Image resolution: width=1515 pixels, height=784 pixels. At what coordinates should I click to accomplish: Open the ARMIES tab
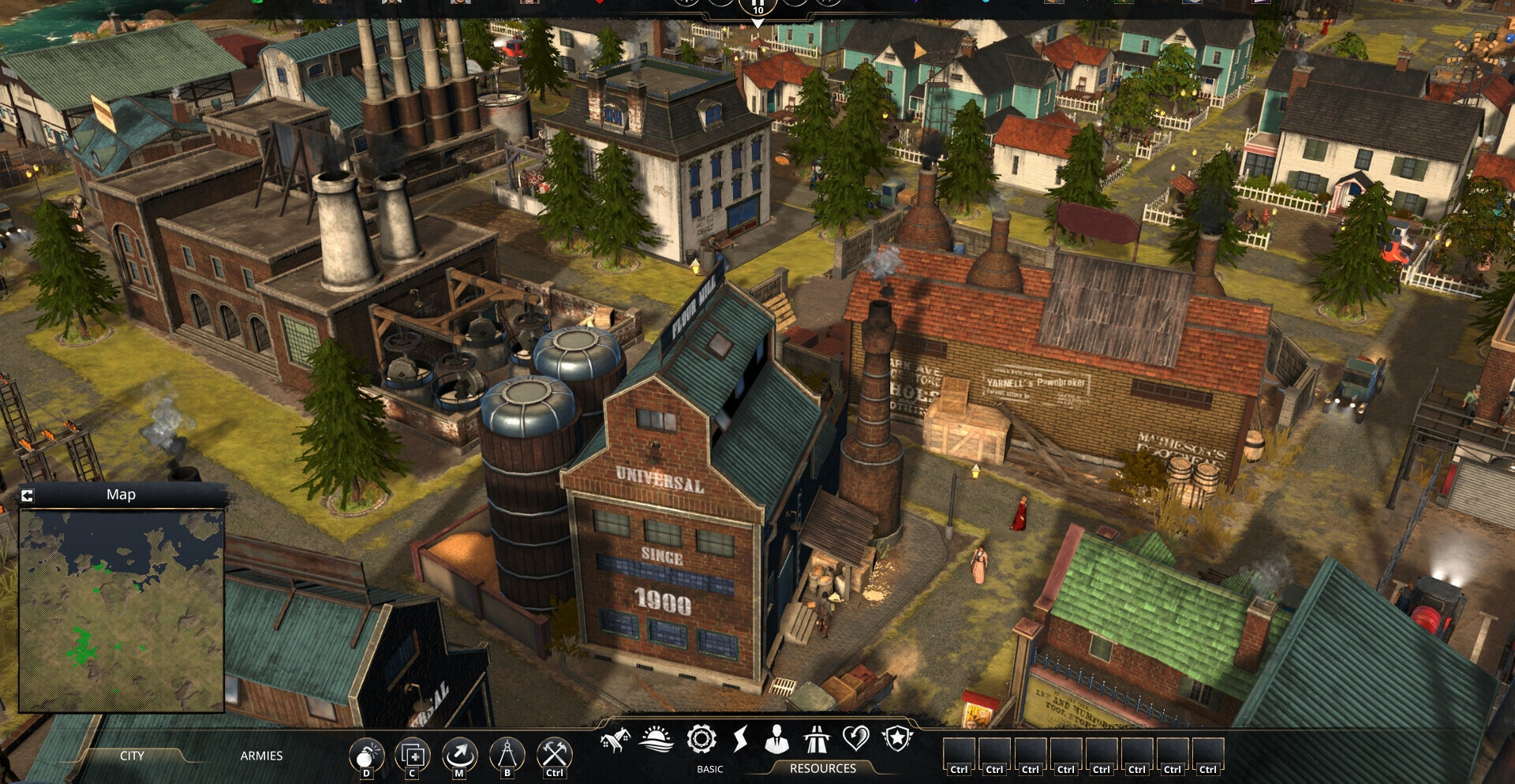tap(261, 756)
